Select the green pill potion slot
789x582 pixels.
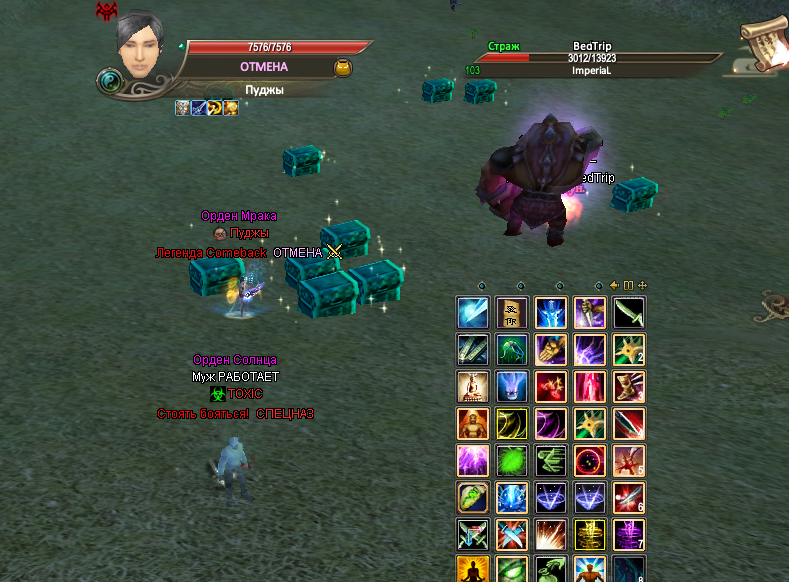coord(472,498)
